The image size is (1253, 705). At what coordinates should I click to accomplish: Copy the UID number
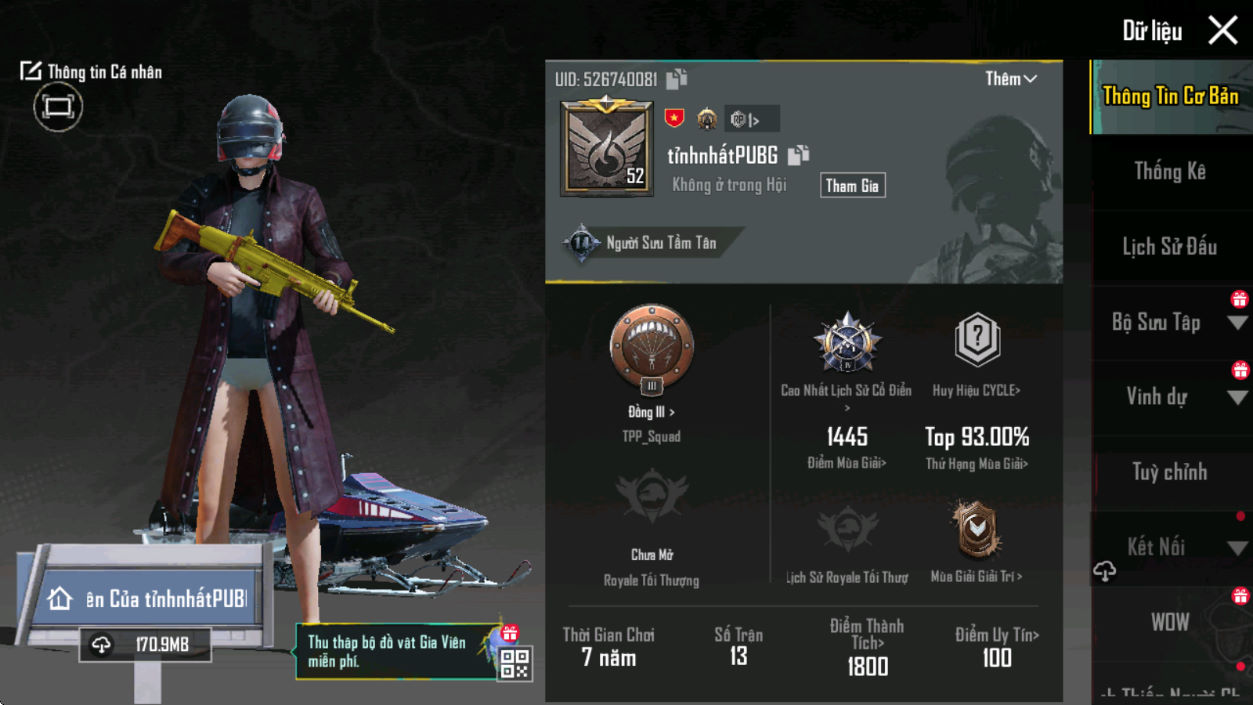click(677, 79)
